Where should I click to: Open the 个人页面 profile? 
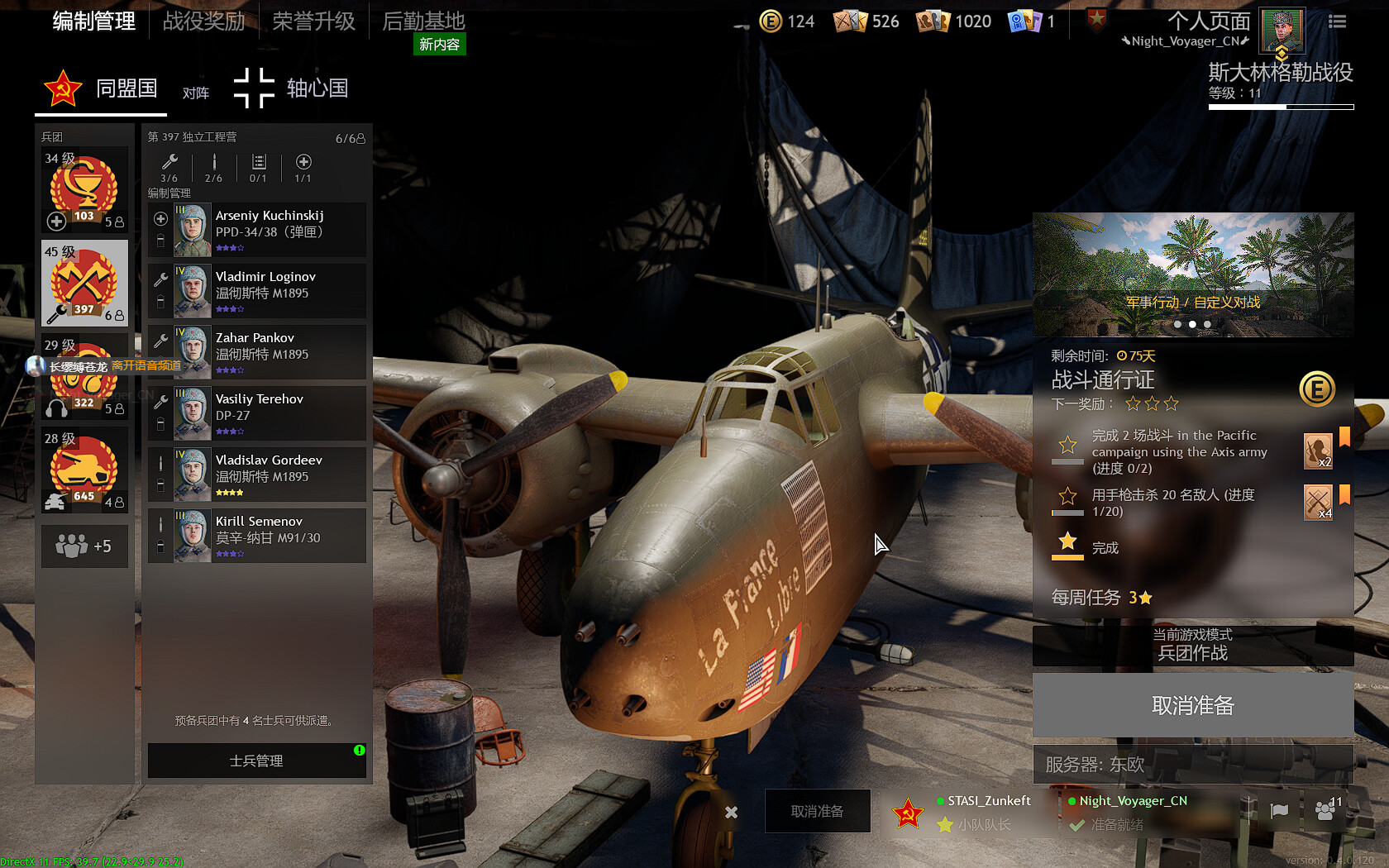click(1208, 21)
